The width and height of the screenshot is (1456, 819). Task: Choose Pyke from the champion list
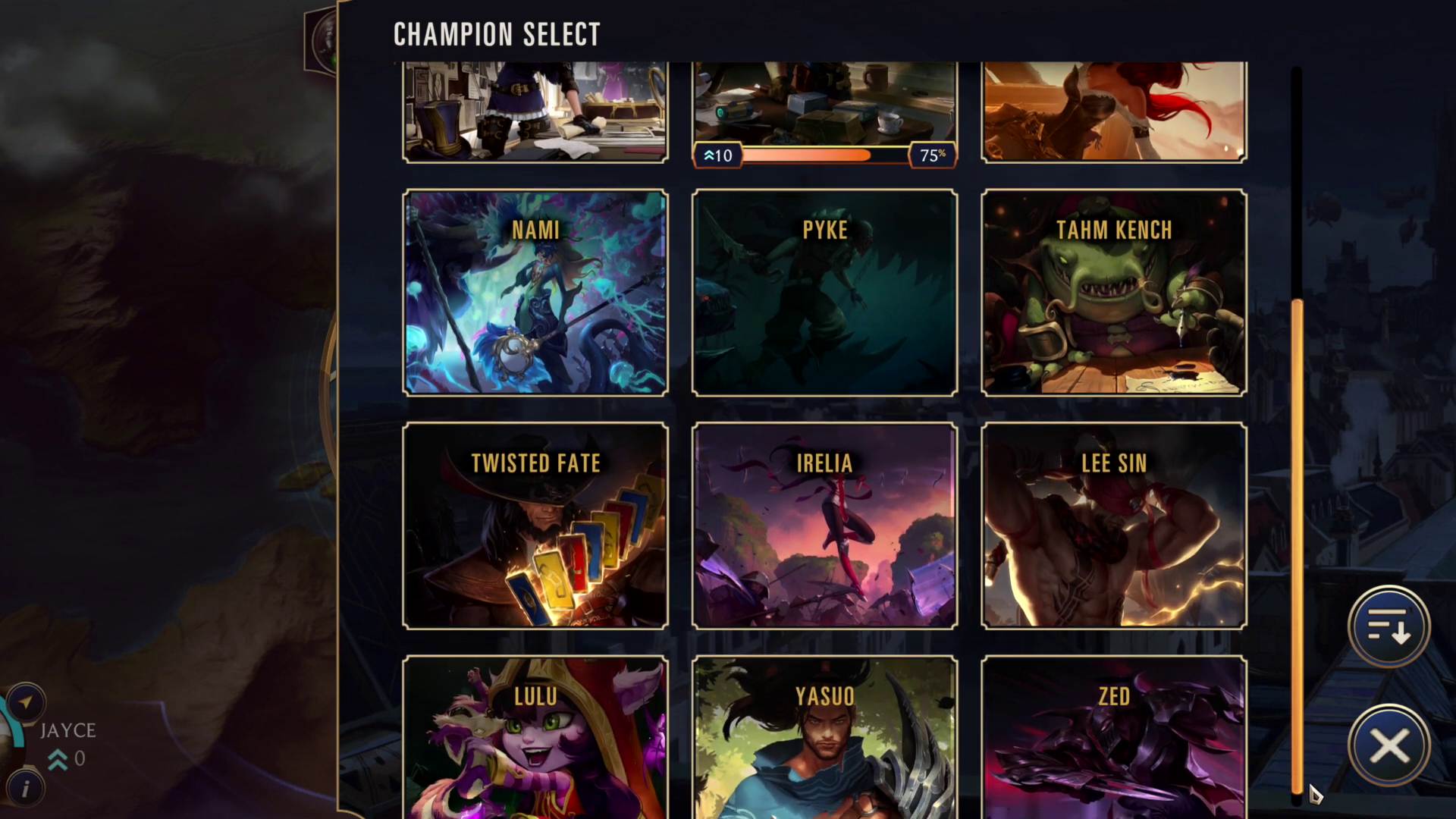coord(824,293)
